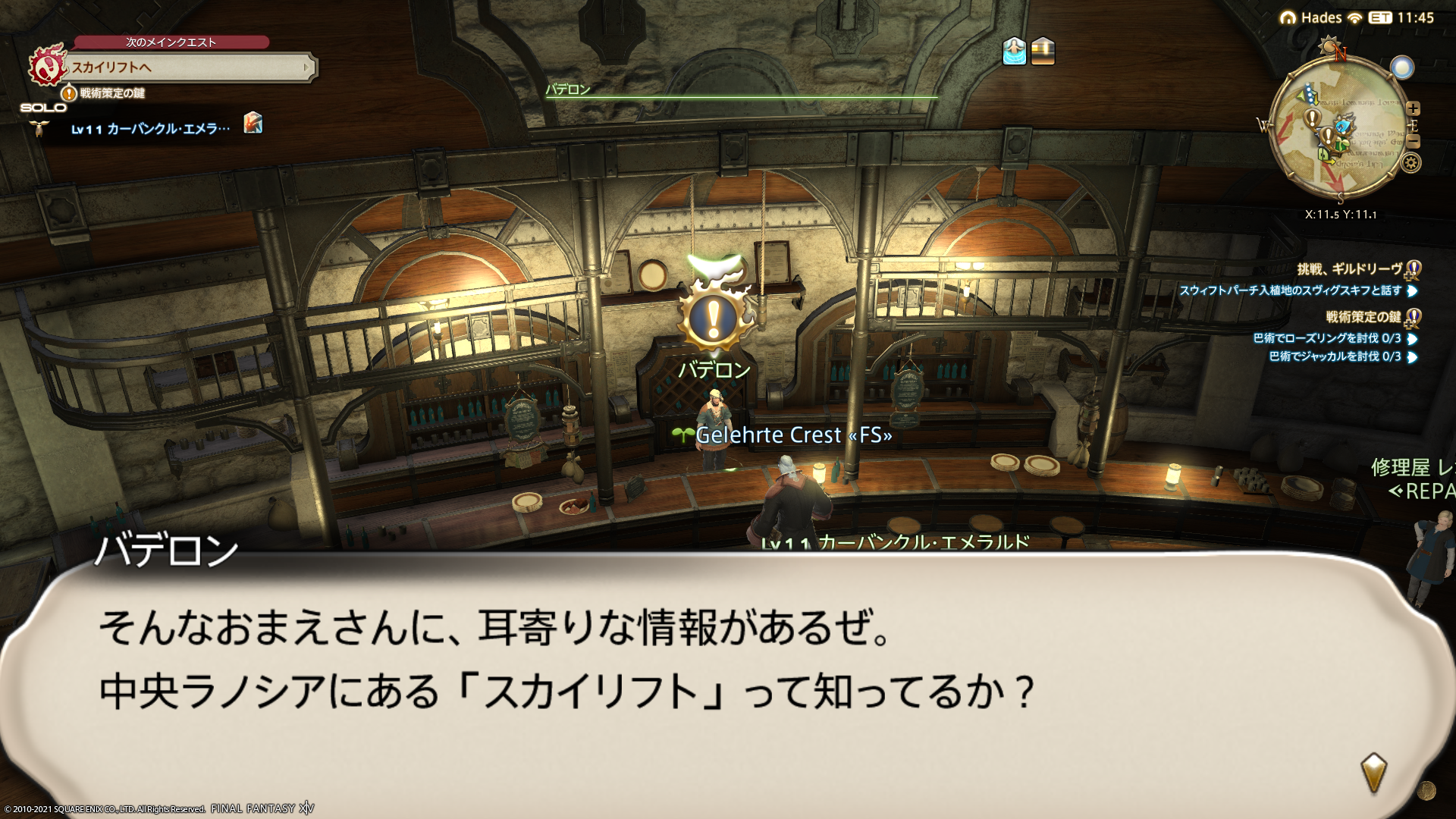This screenshot has width=1456, height=819.
Task: Select the スヴィグスキフと話す objective line
Action: [1290, 290]
